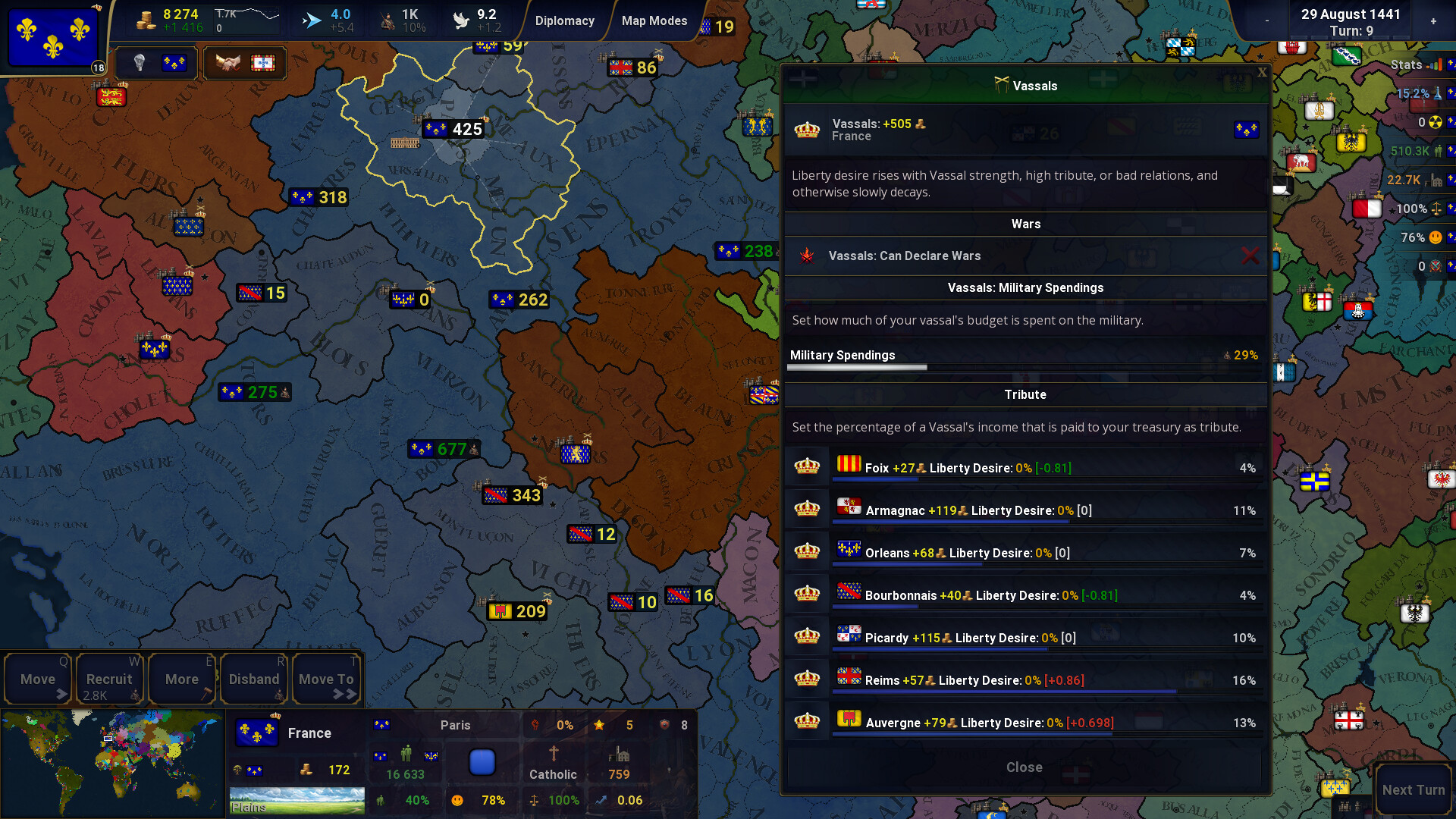Image resolution: width=1456 pixels, height=819 pixels.
Task: Click the crown icon beside Foix
Action: coord(807,465)
